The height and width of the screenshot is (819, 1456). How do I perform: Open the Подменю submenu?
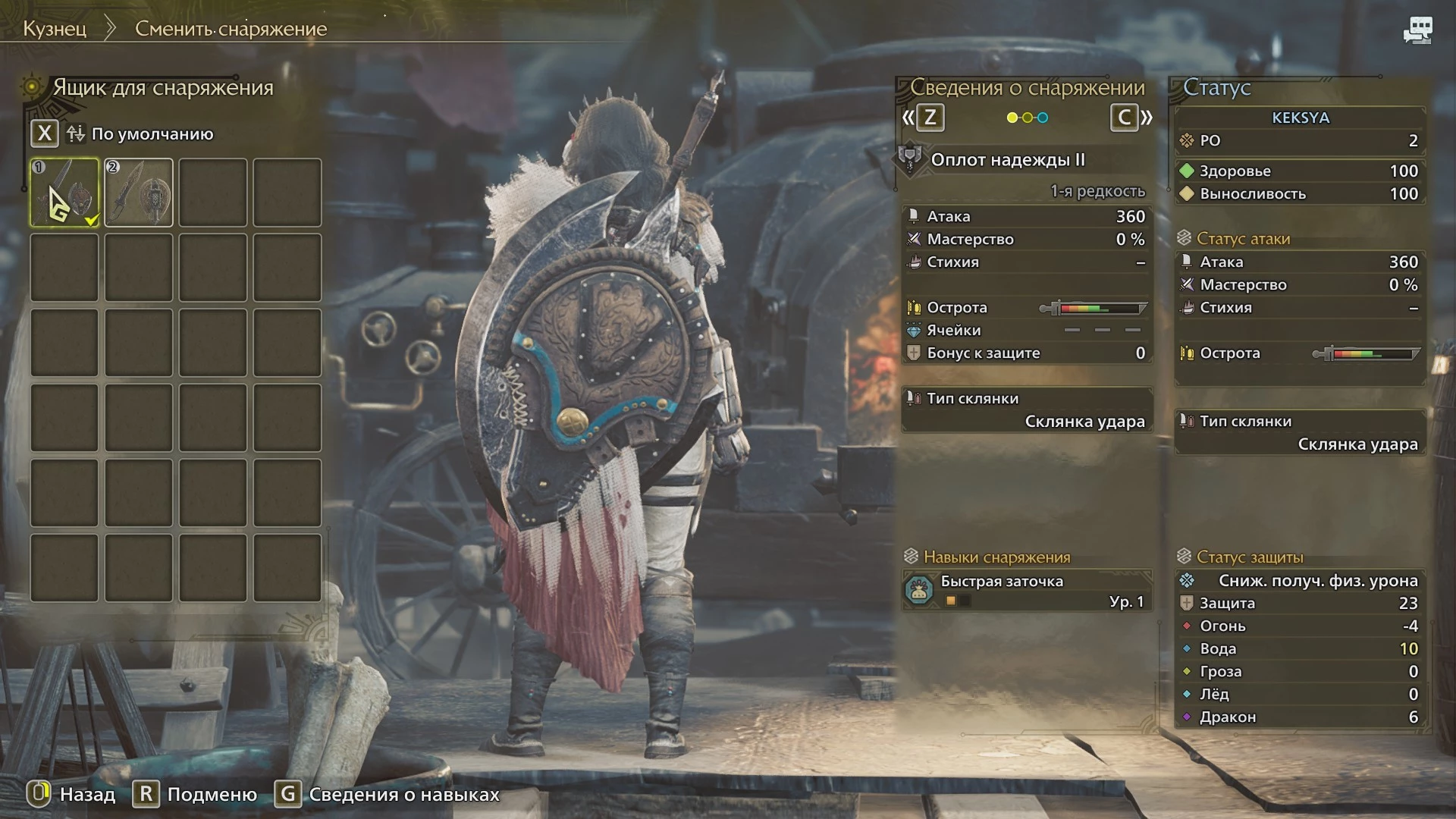196,794
